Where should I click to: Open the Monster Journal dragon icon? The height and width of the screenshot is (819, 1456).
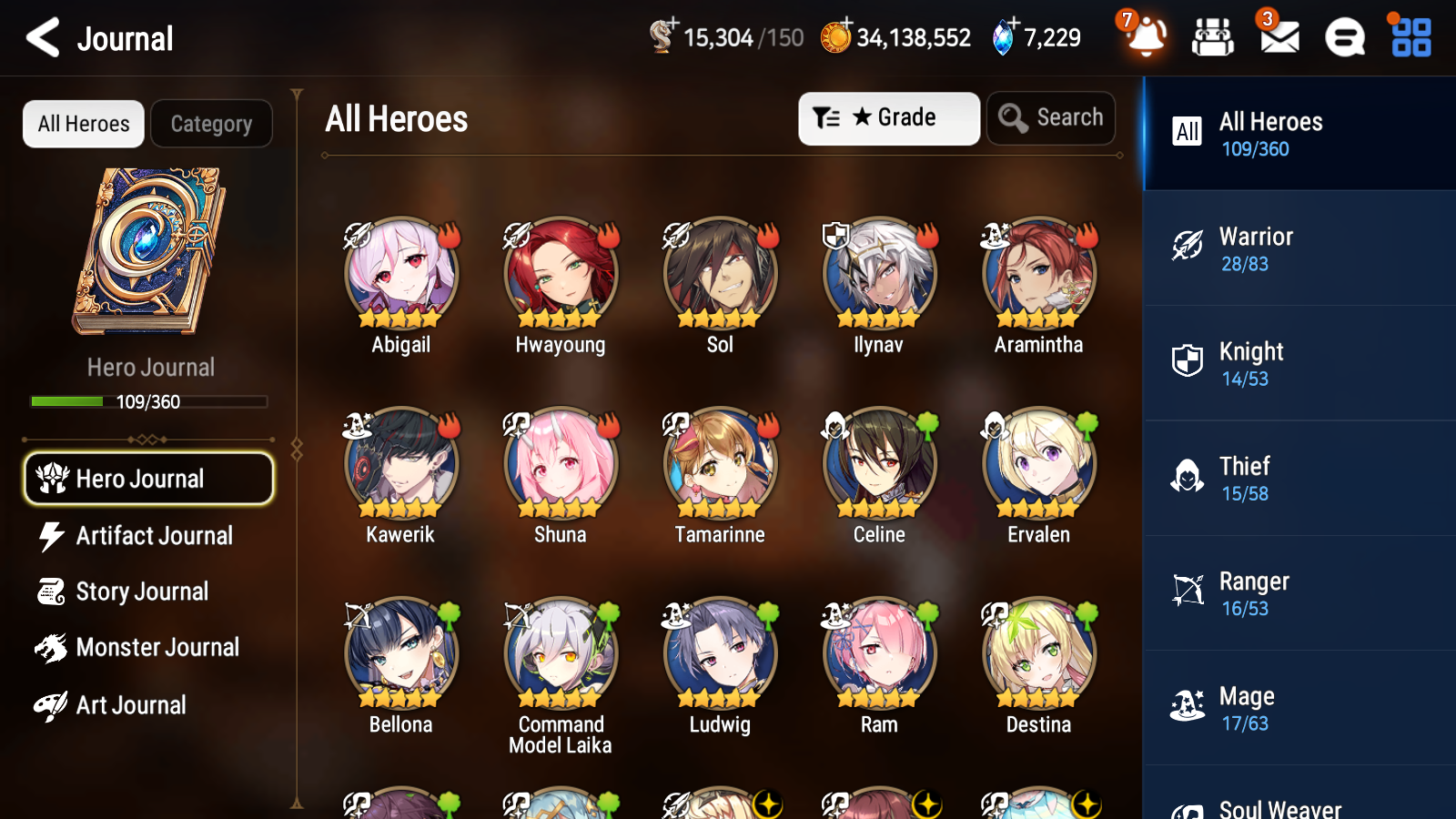point(52,647)
